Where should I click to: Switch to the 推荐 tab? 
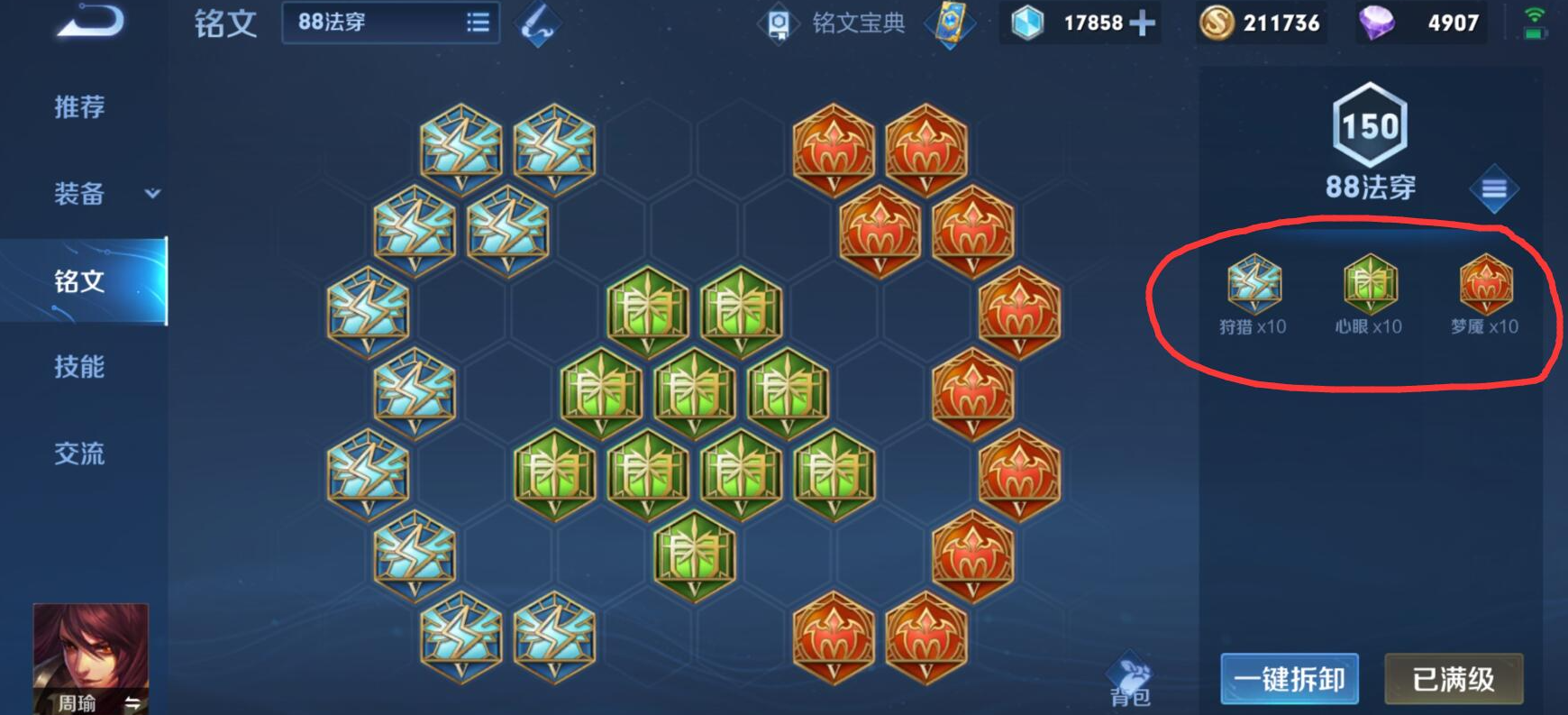point(80,106)
